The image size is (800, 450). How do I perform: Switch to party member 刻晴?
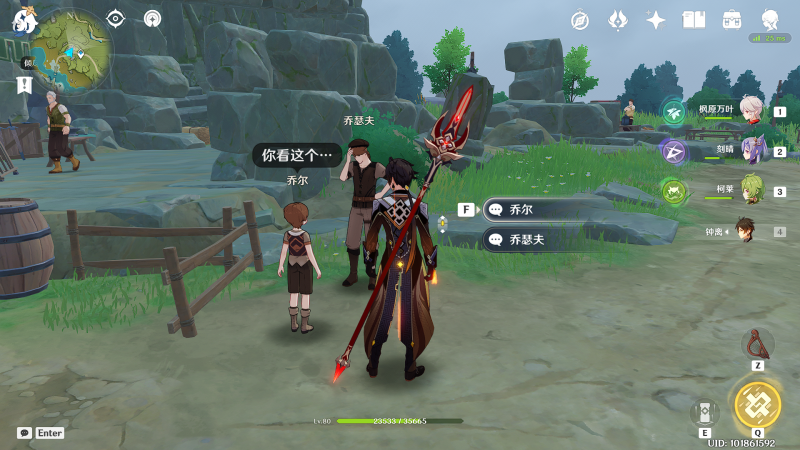coord(751,150)
